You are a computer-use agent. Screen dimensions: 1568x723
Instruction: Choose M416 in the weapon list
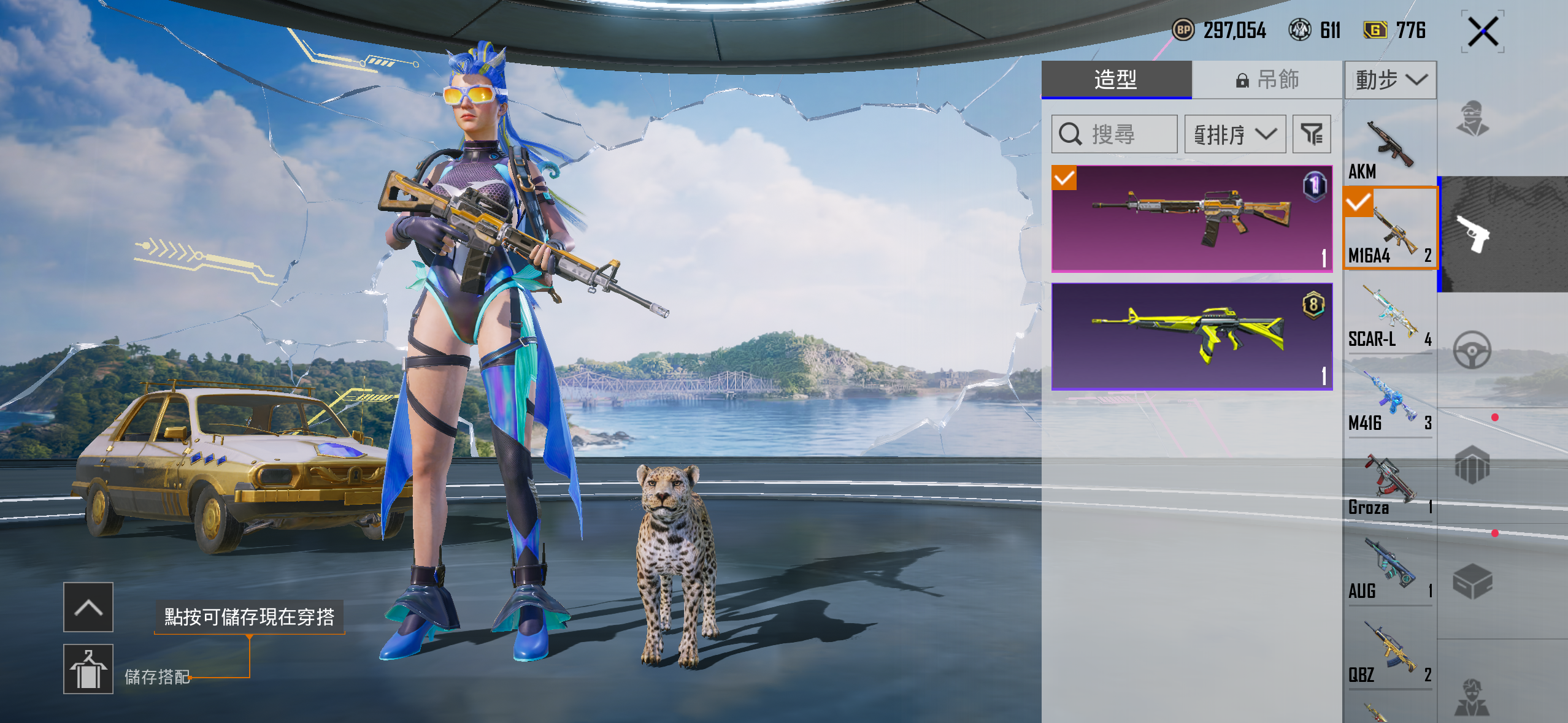1389,401
